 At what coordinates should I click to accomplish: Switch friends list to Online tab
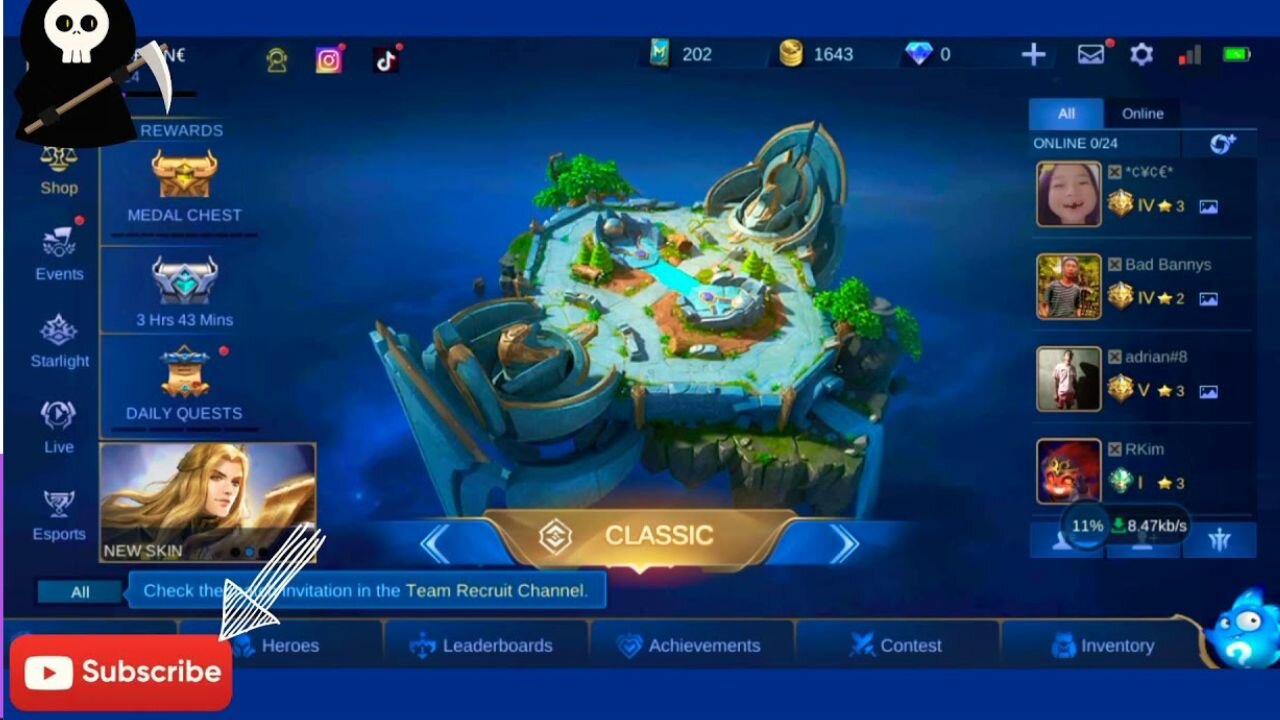point(1142,114)
